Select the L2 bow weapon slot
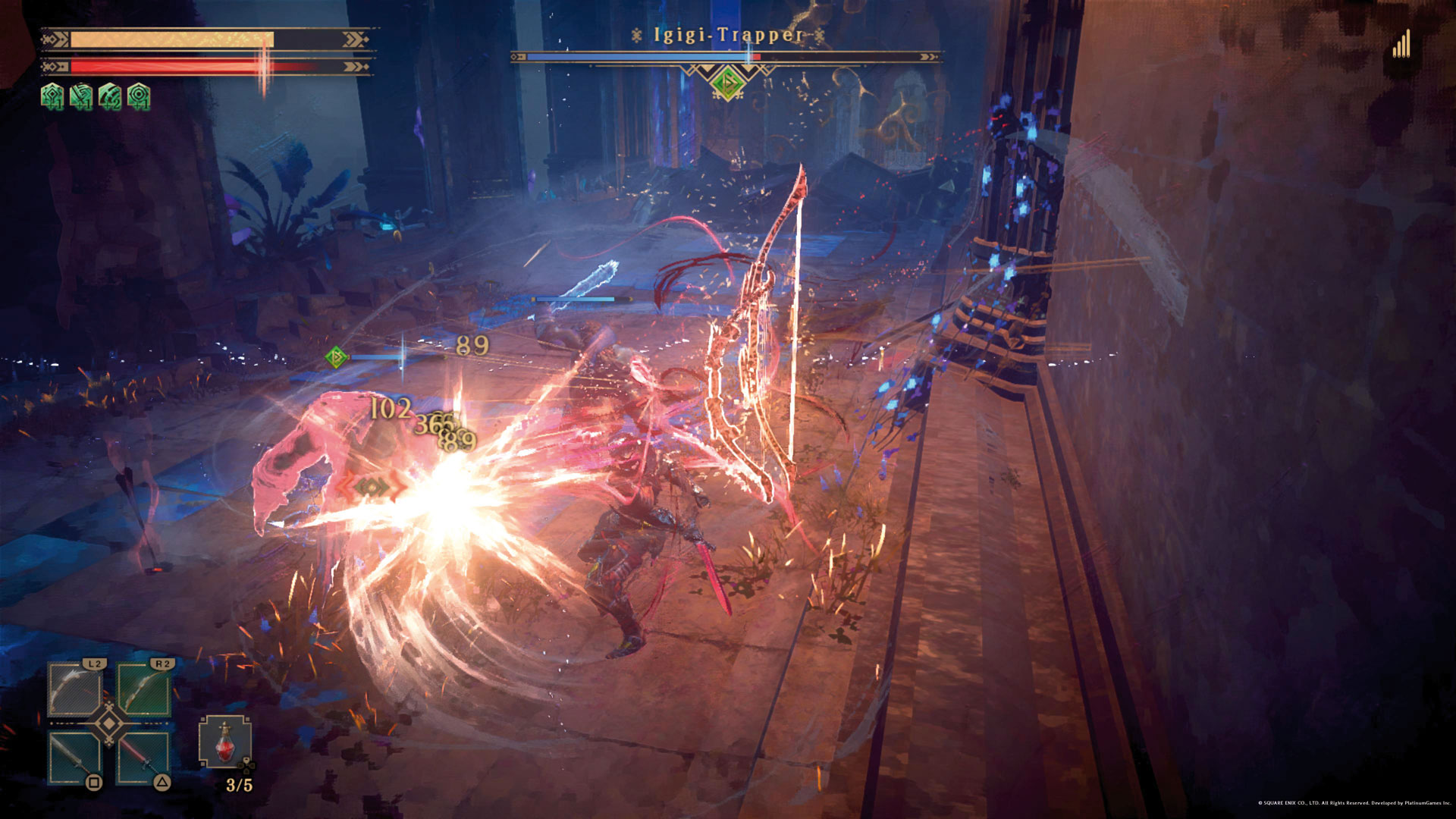The height and width of the screenshot is (819, 1456). tap(75, 689)
